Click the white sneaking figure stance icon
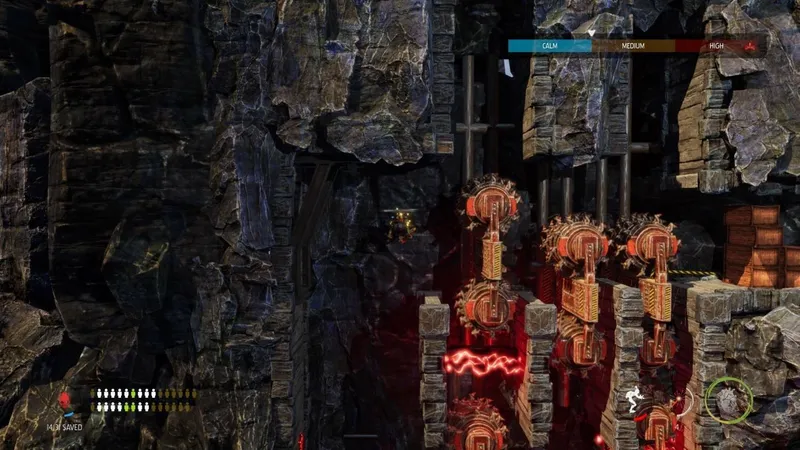800x450 pixels. click(x=634, y=401)
